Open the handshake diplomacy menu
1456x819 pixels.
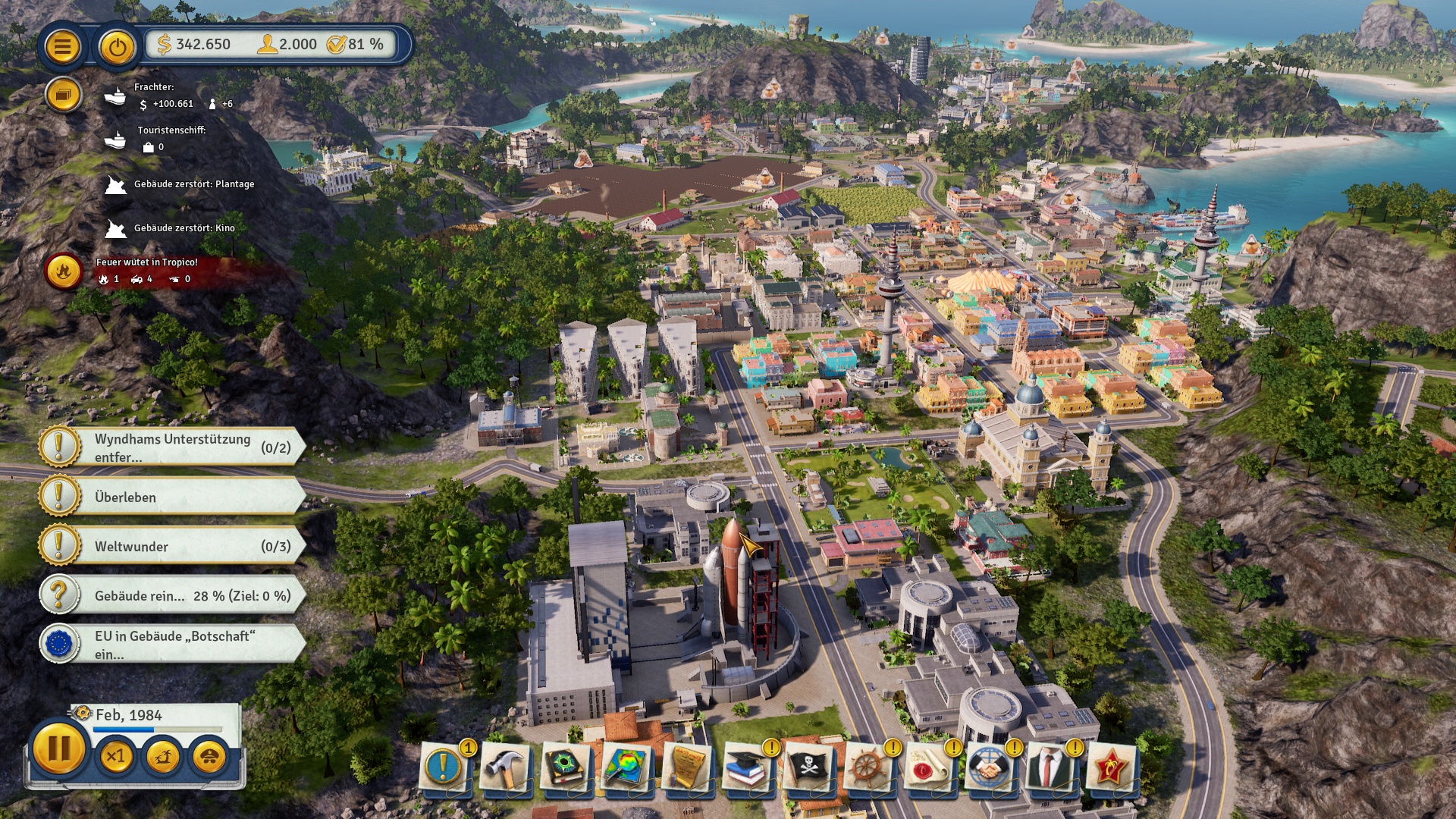click(990, 768)
